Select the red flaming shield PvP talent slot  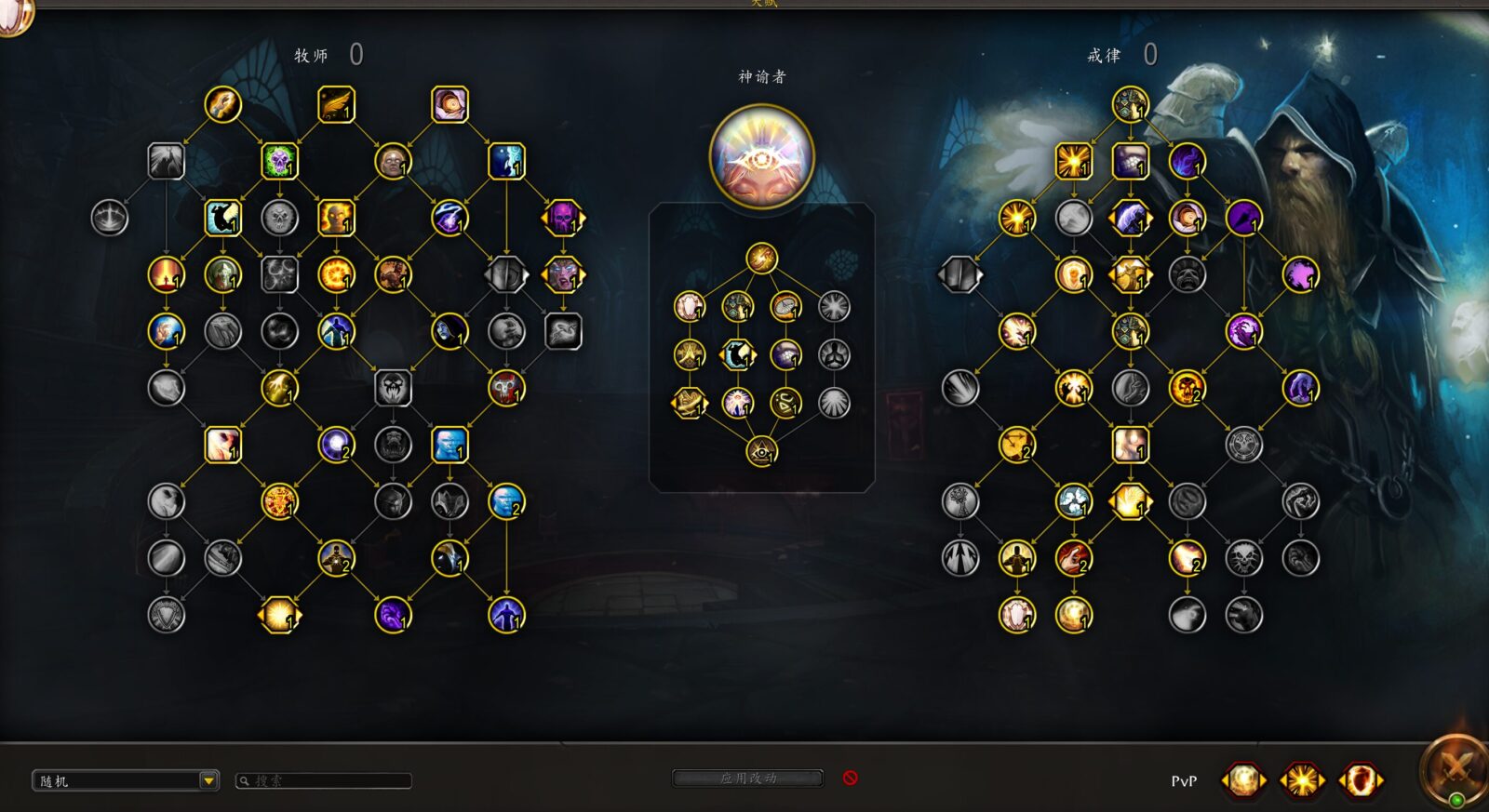(1360, 779)
